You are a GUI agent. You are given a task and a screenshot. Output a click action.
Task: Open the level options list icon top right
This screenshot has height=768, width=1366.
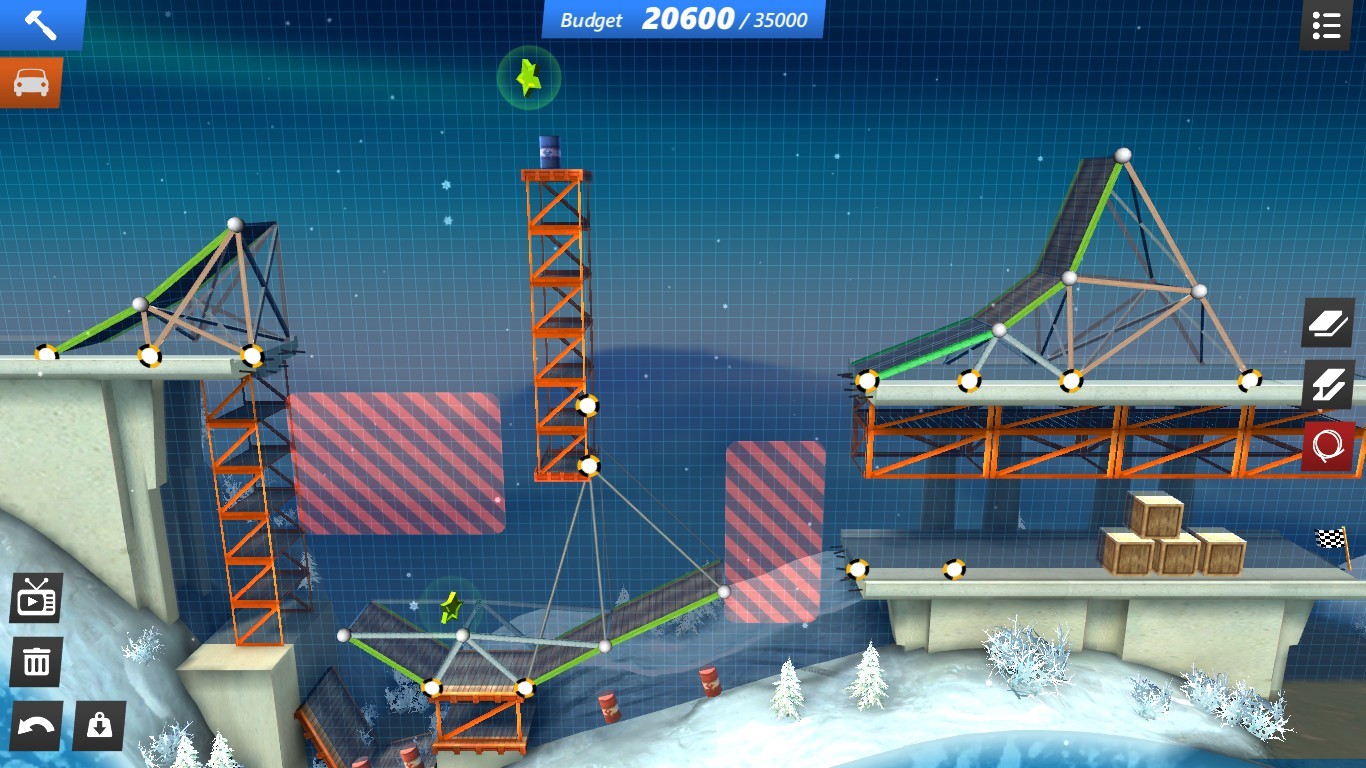pyautogui.click(x=1326, y=25)
